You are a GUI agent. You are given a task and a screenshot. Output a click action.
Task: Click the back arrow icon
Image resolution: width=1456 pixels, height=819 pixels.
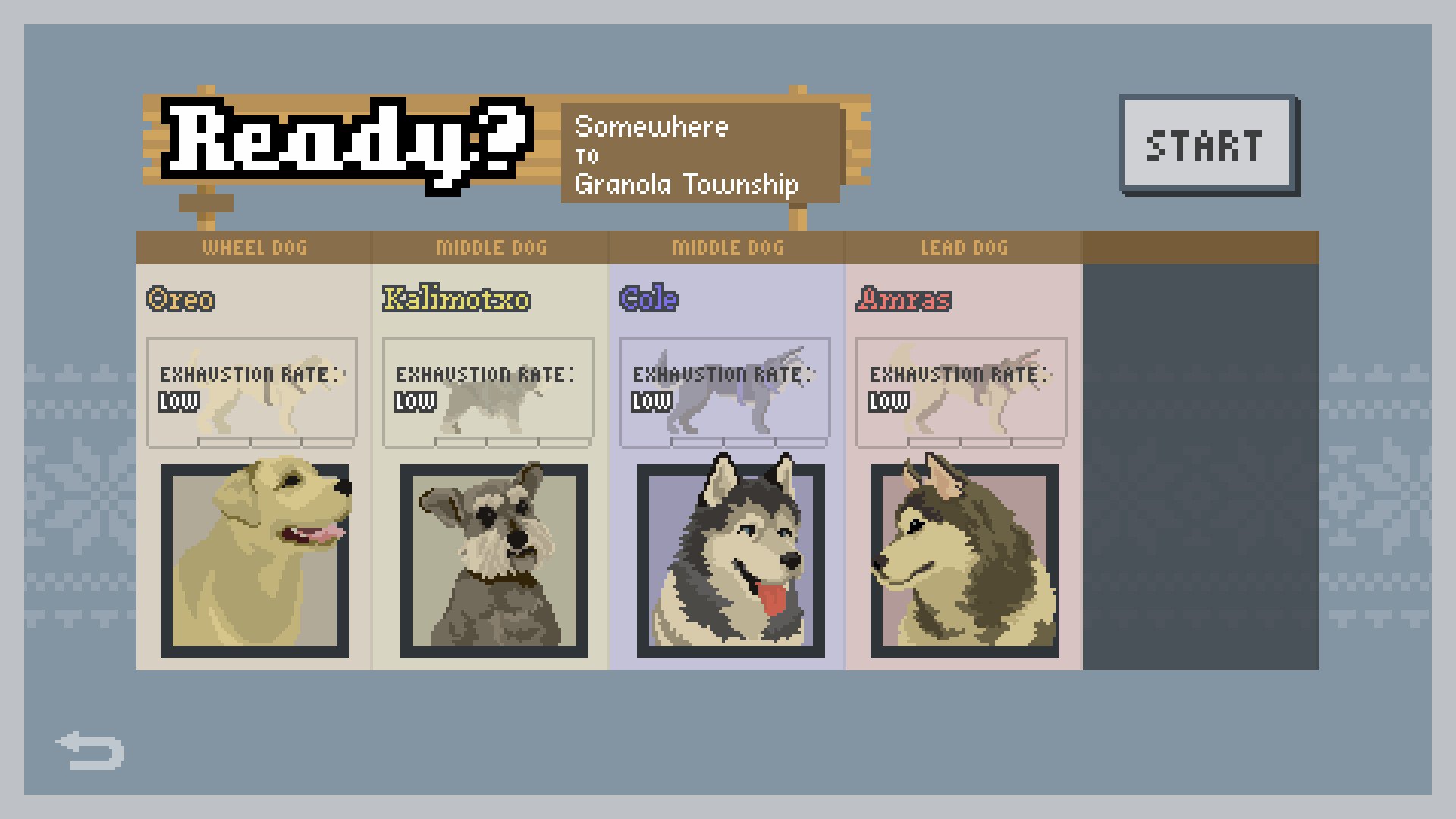tap(90, 750)
